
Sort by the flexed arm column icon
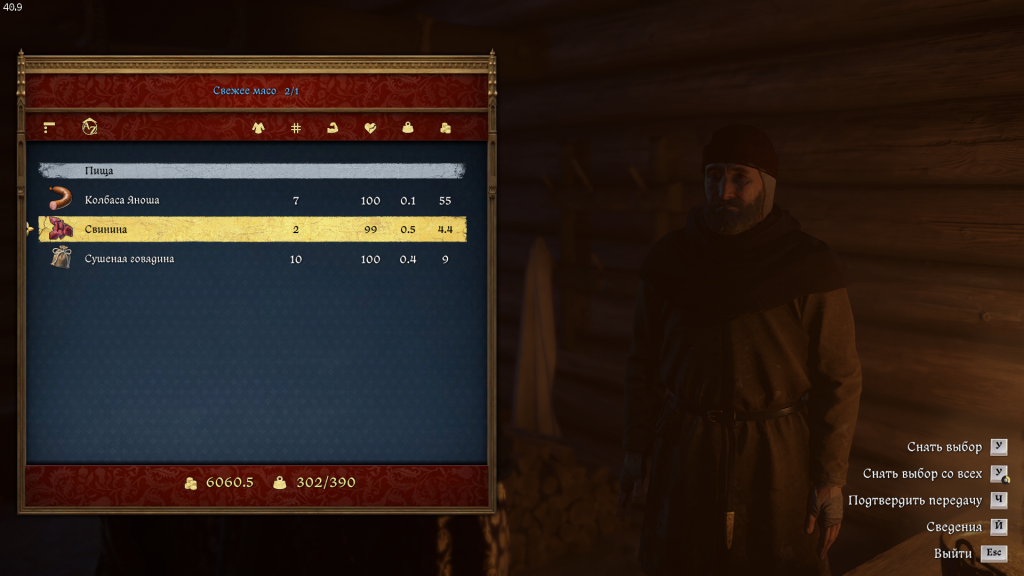[x=333, y=128]
